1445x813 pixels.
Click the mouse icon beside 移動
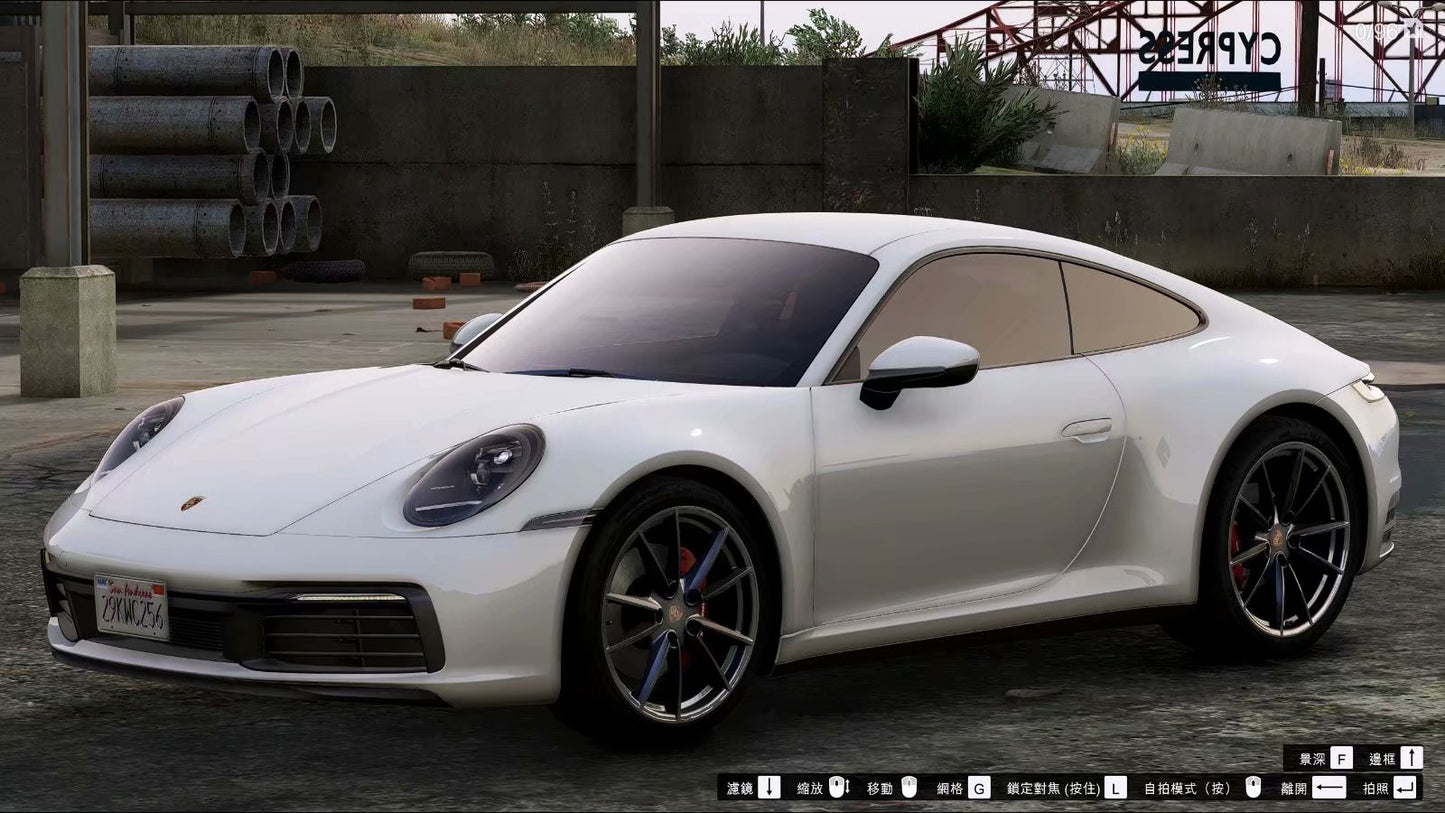click(x=910, y=786)
